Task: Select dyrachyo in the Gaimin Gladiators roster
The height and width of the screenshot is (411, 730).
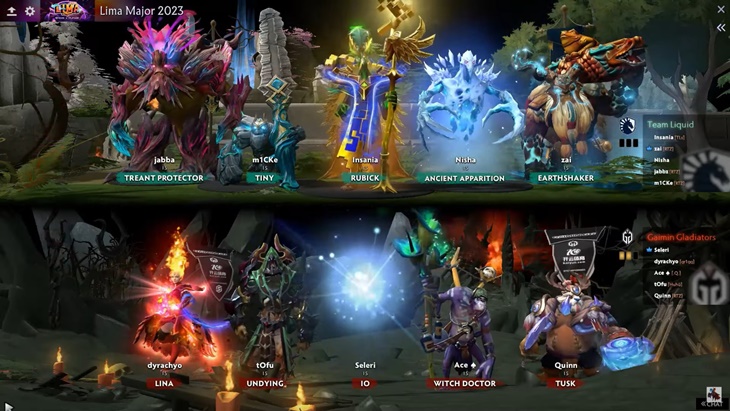Action: (x=667, y=260)
